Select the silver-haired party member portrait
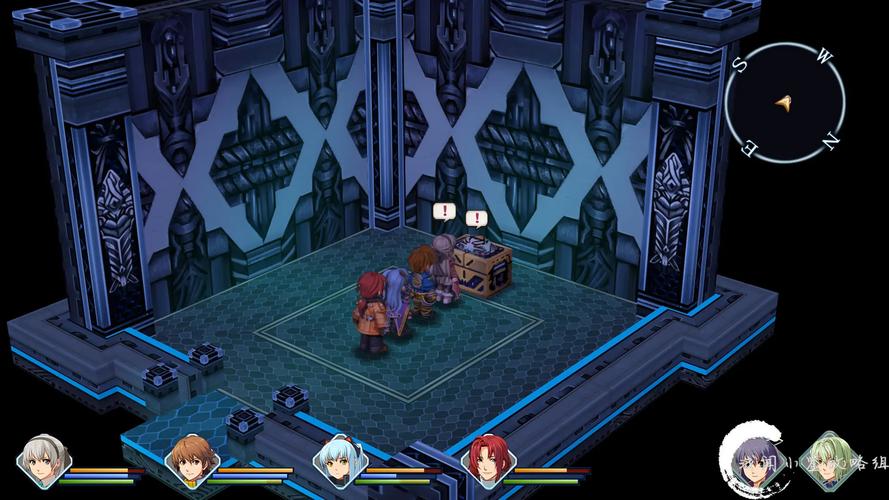The width and height of the screenshot is (889, 500). [44, 461]
